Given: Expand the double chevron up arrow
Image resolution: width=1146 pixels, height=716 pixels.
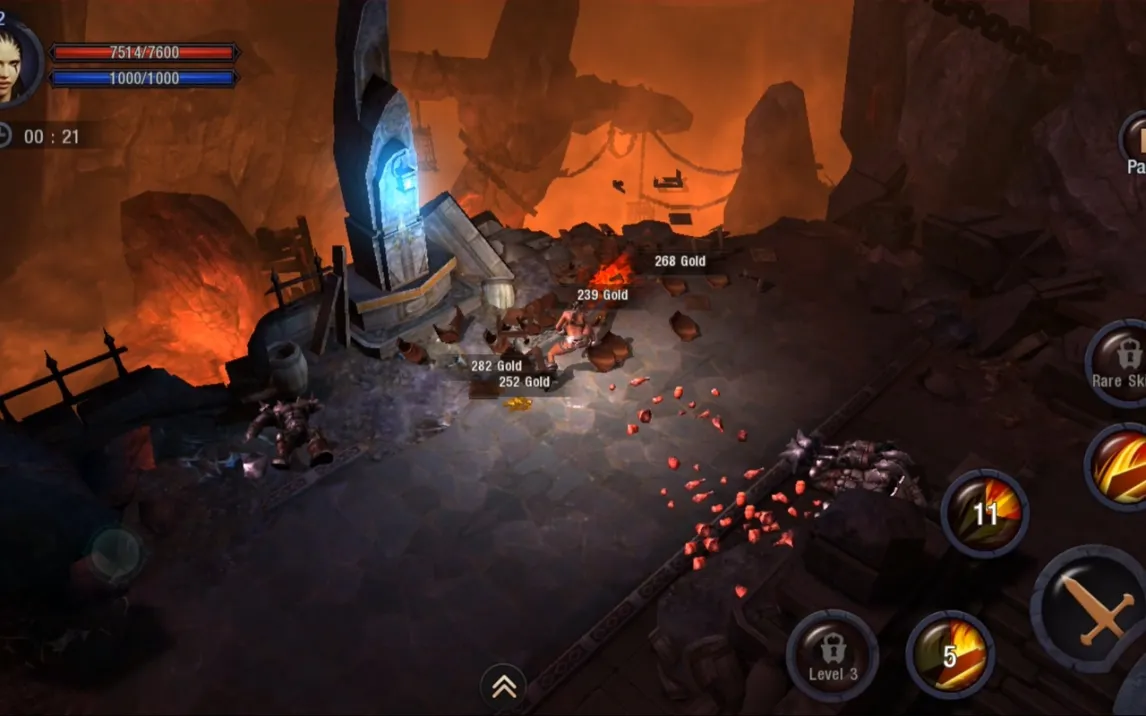Looking at the screenshot, I should pyautogui.click(x=503, y=686).
